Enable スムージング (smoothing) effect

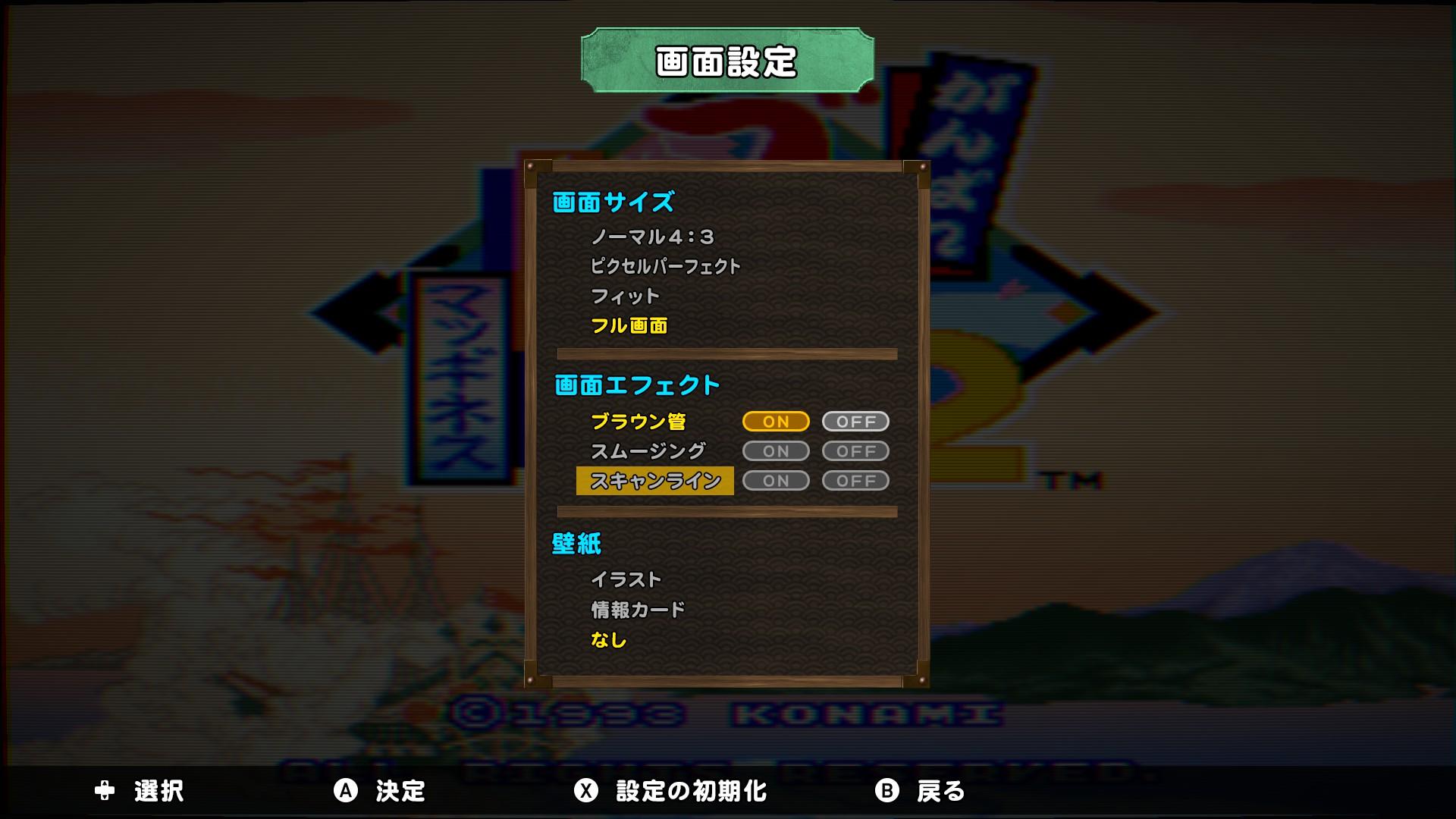tap(775, 451)
